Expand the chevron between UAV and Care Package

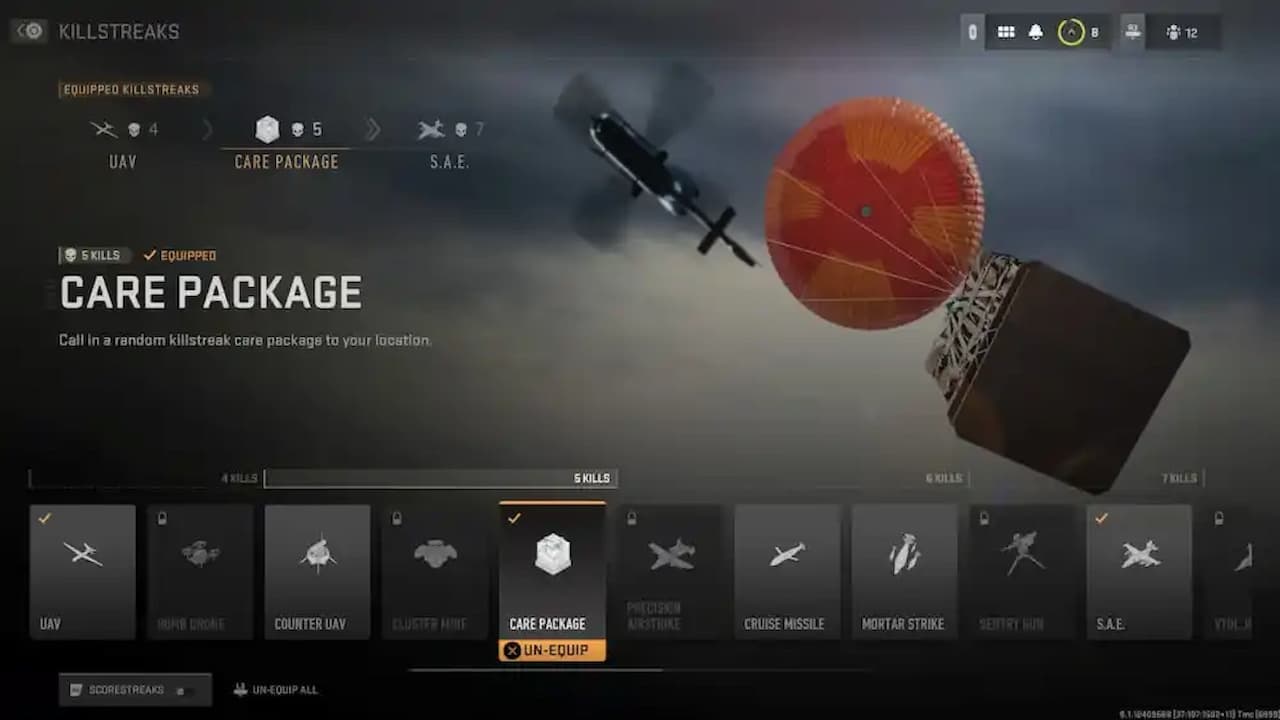click(x=208, y=129)
